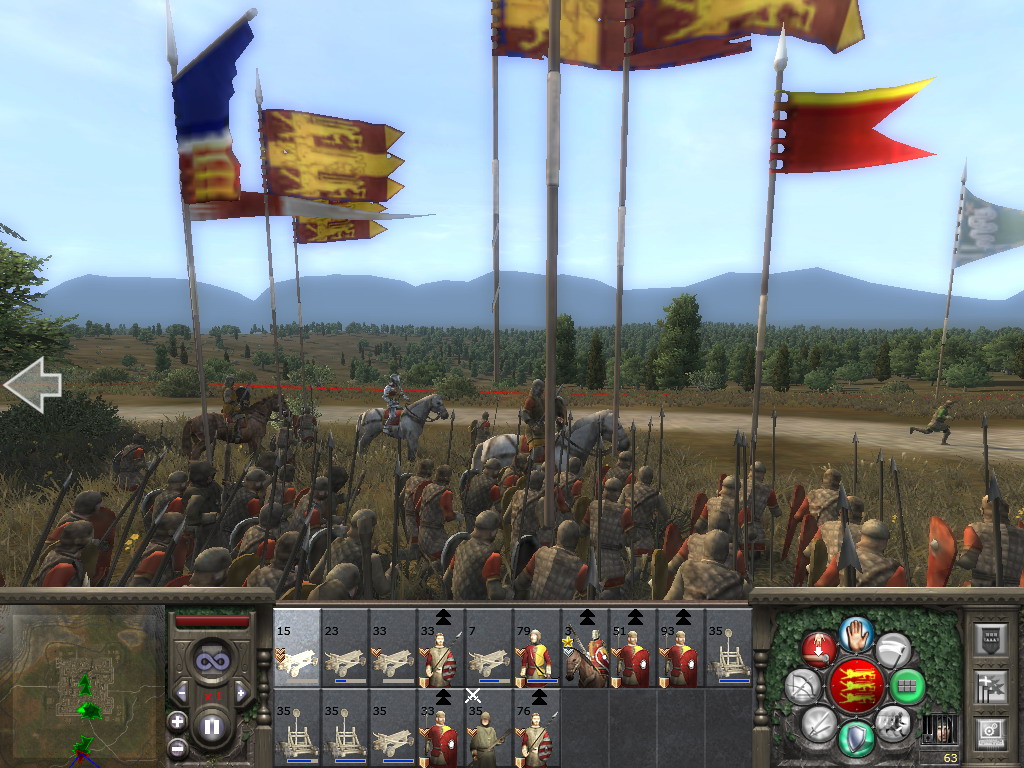Toggle fire at will bow button
This screenshot has height=768, width=1024.
click(x=802, y=686)
